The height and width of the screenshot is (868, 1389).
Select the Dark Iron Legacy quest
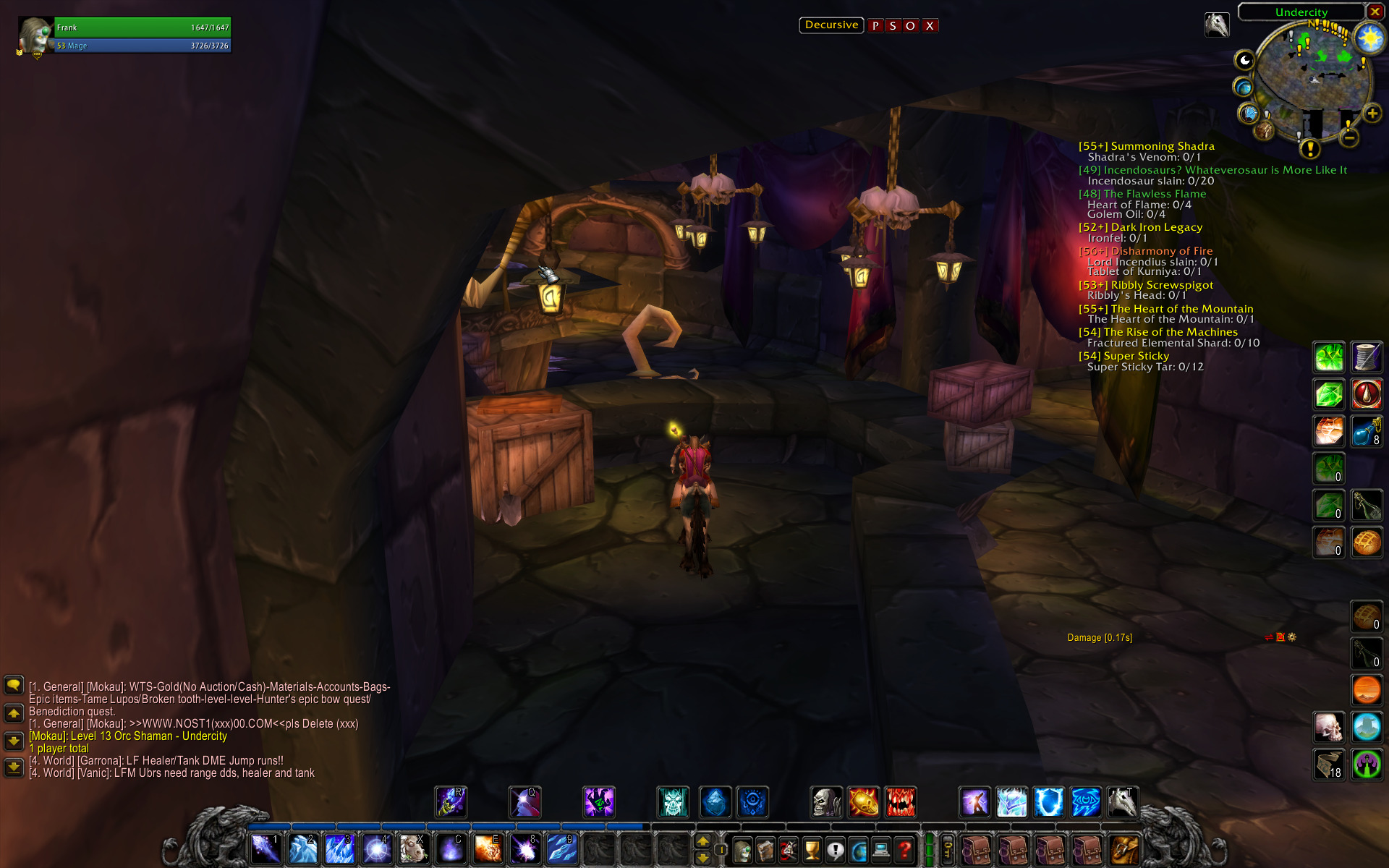pos(1156,227)
